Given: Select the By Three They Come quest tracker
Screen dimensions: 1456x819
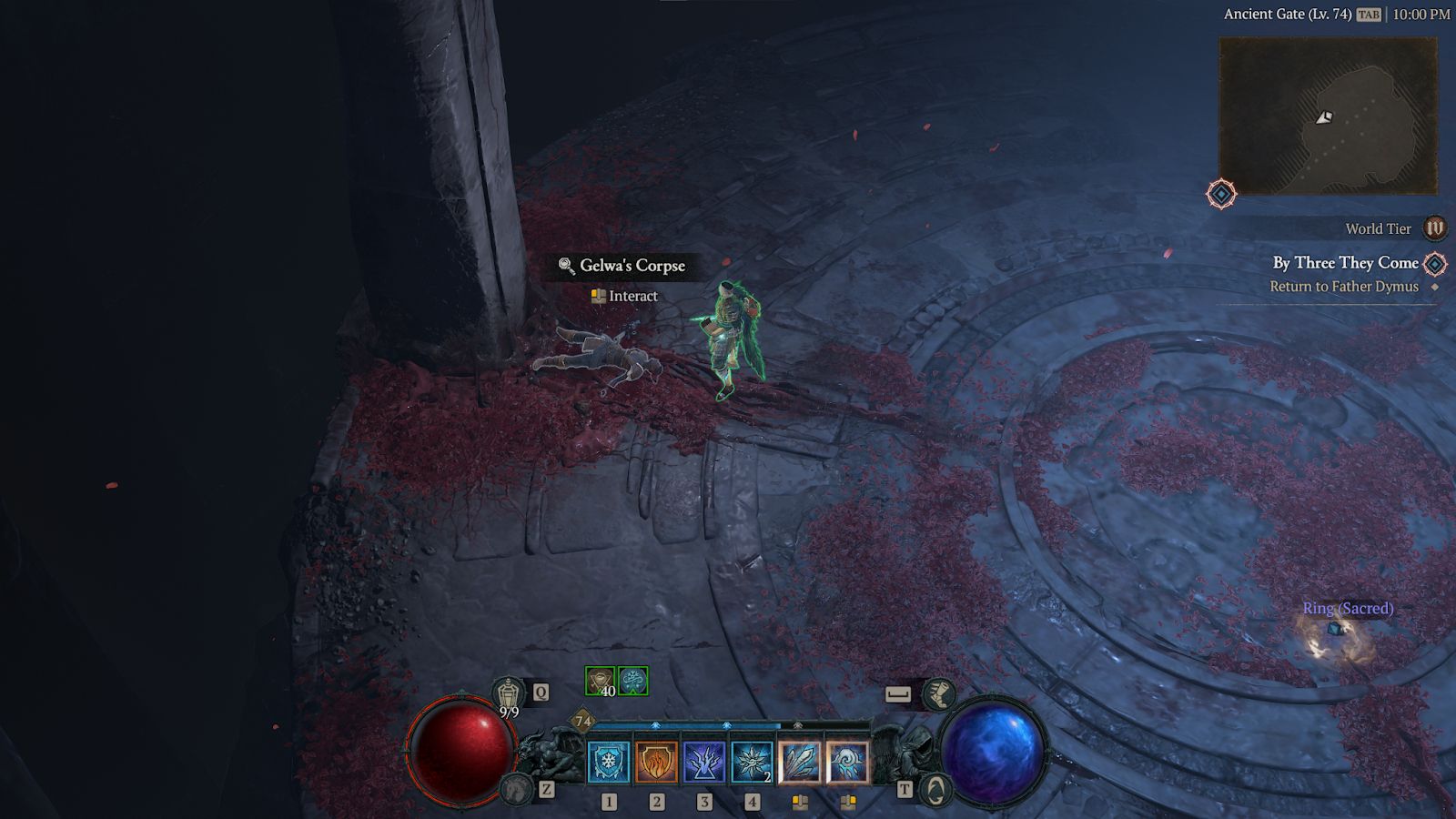Looking at the screenshot, I should point(1345,263).
